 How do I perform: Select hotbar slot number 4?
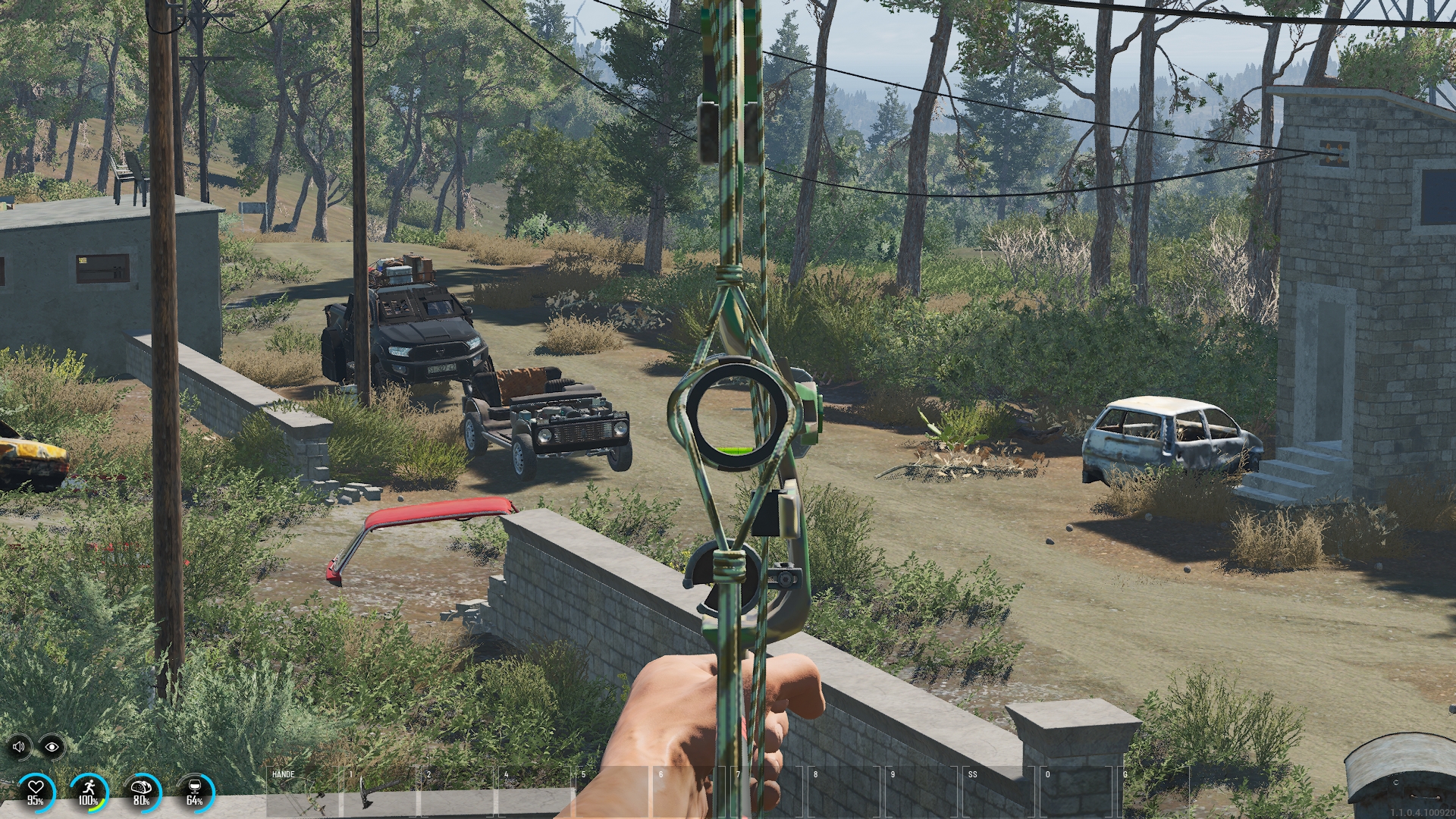pyautogui.click(x=536, y=792)
